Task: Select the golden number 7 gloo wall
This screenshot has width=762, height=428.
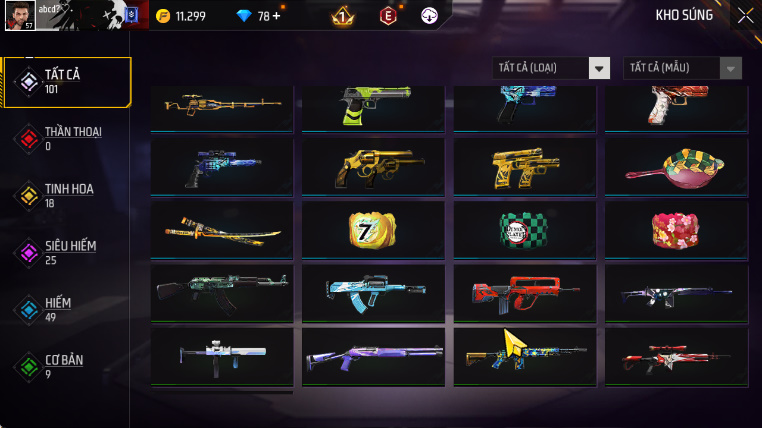Action: click(x=373, y=230)
